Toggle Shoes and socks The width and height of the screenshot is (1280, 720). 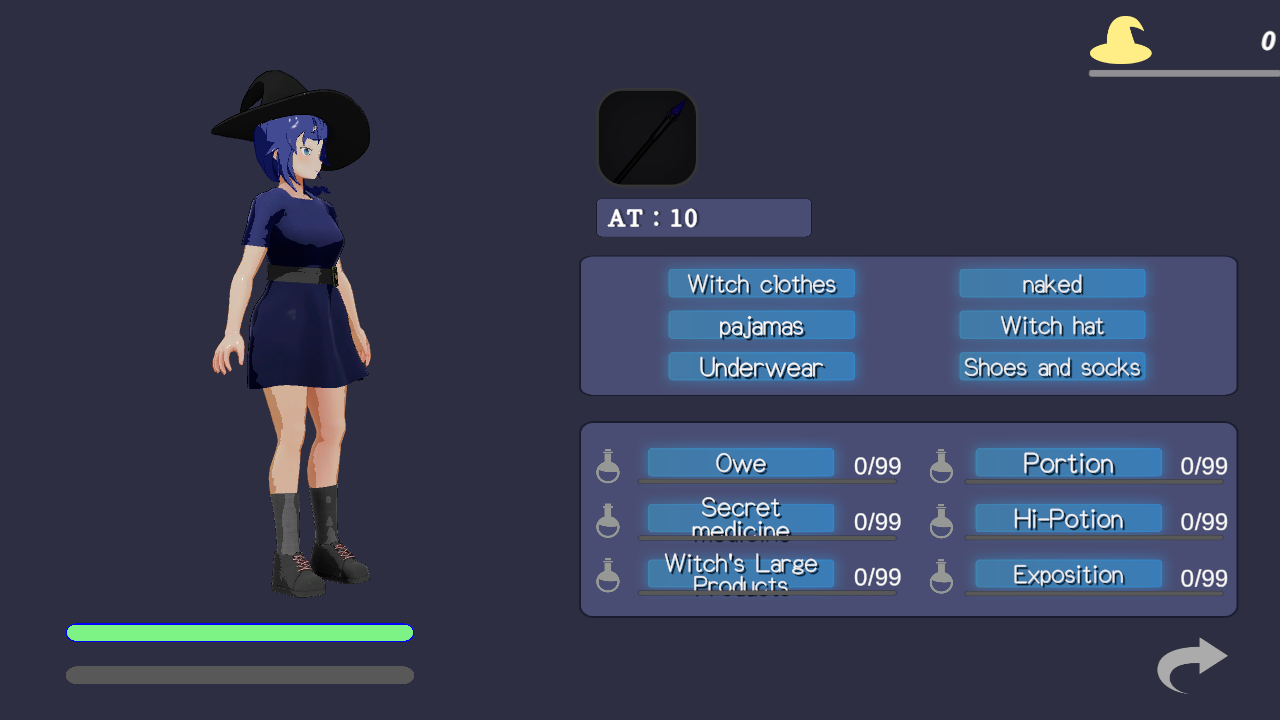1052,367
